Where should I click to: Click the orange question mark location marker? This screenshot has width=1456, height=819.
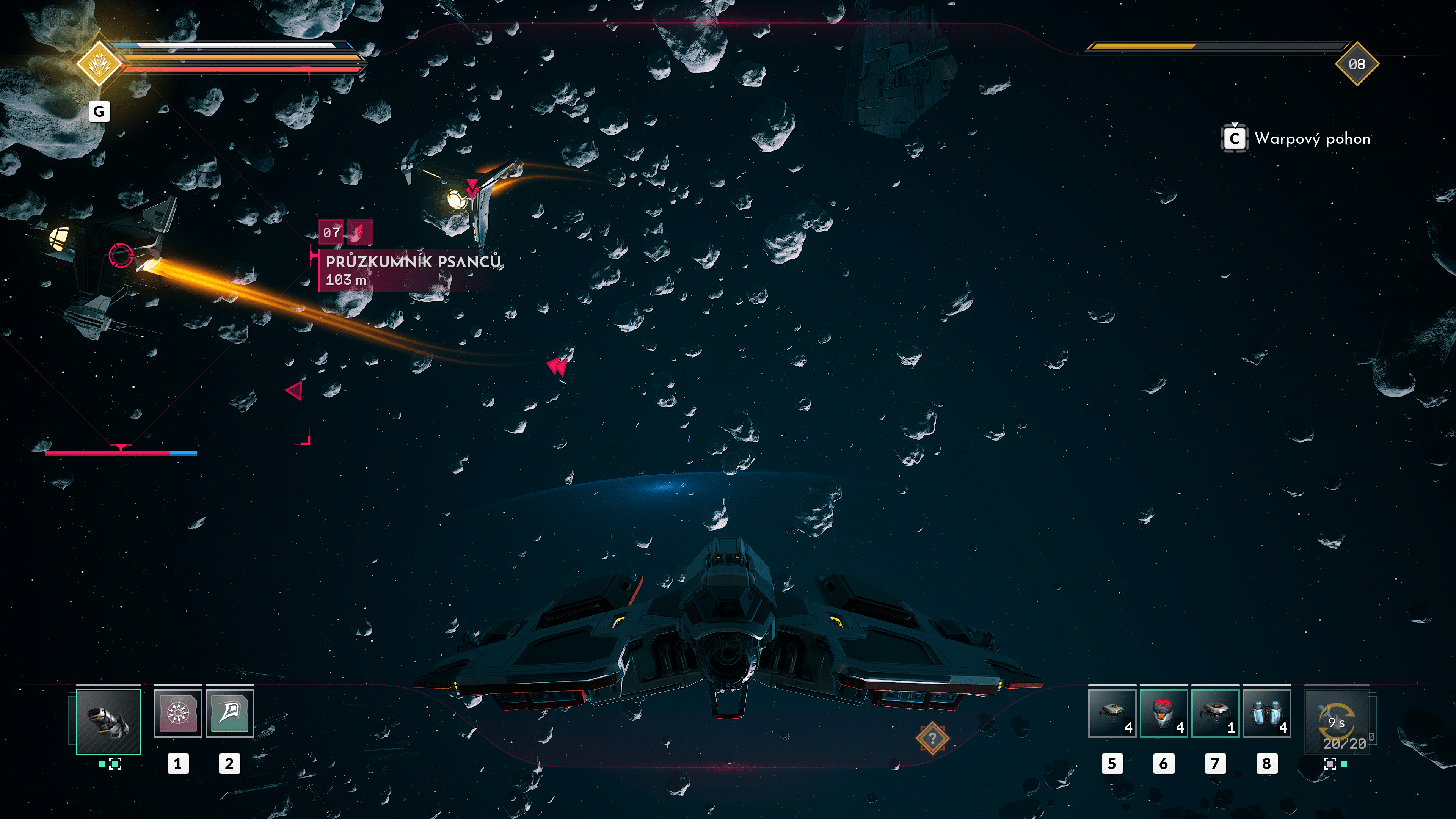pyautogui.click(x=932, y=738)
